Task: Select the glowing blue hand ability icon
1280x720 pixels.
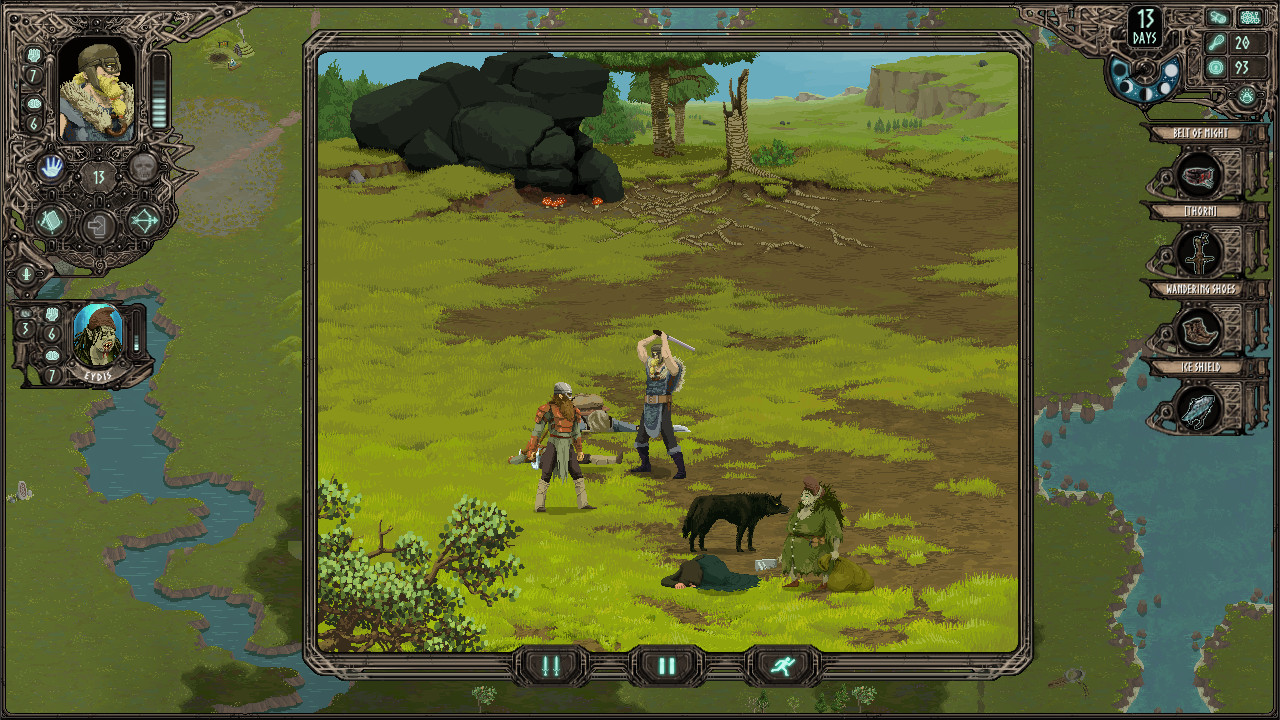Action: tap(52, 167)
